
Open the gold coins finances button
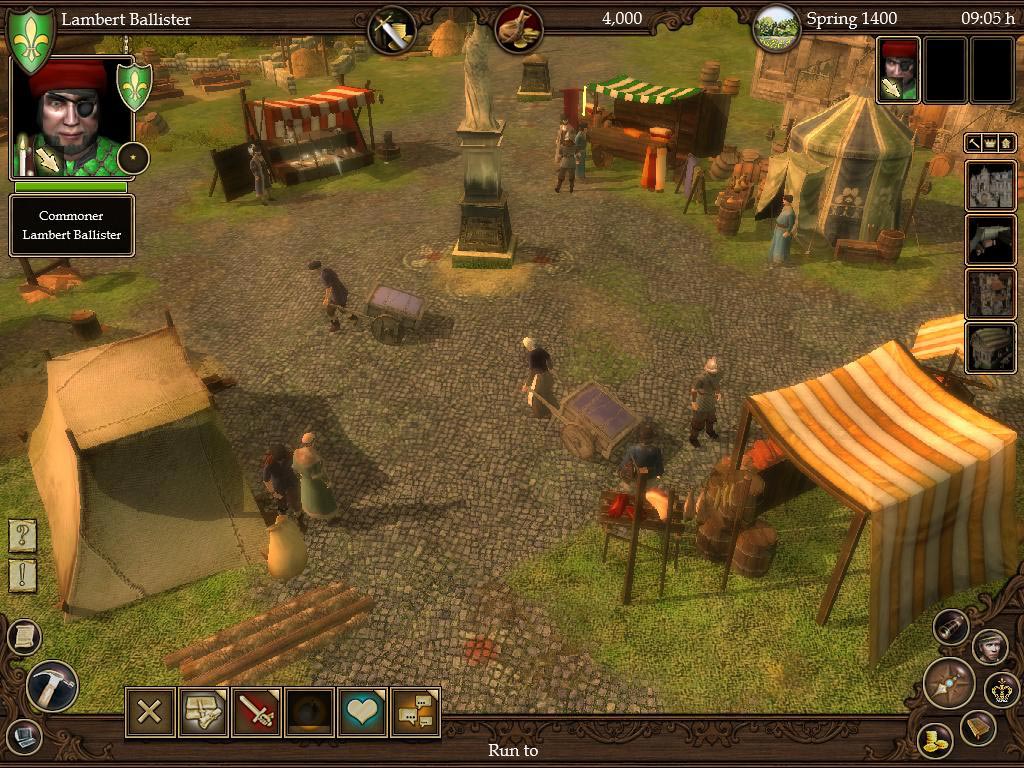pyautogui.click(x=936, y=740)
